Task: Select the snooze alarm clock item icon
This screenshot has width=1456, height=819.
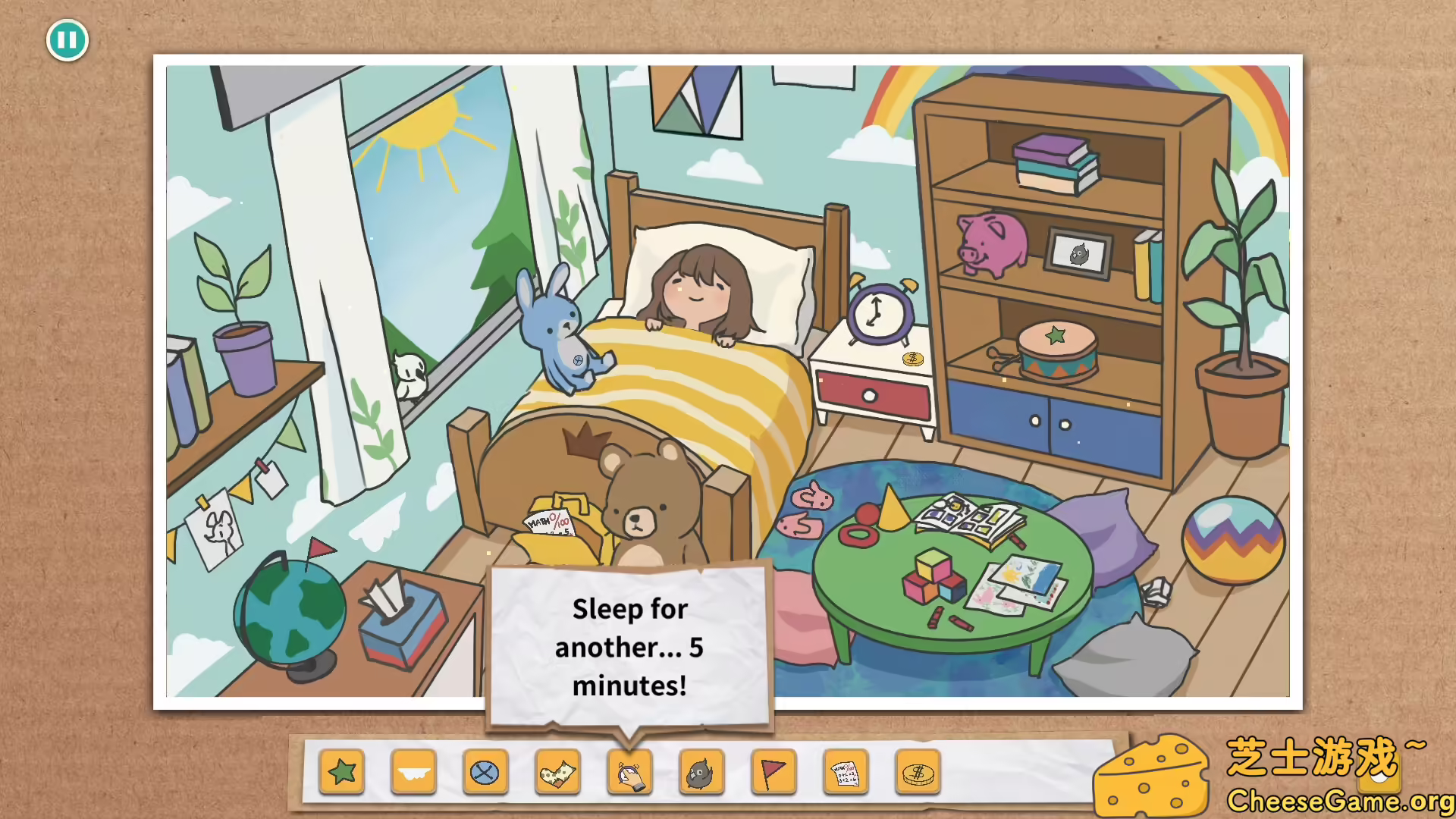Action: 629,772
